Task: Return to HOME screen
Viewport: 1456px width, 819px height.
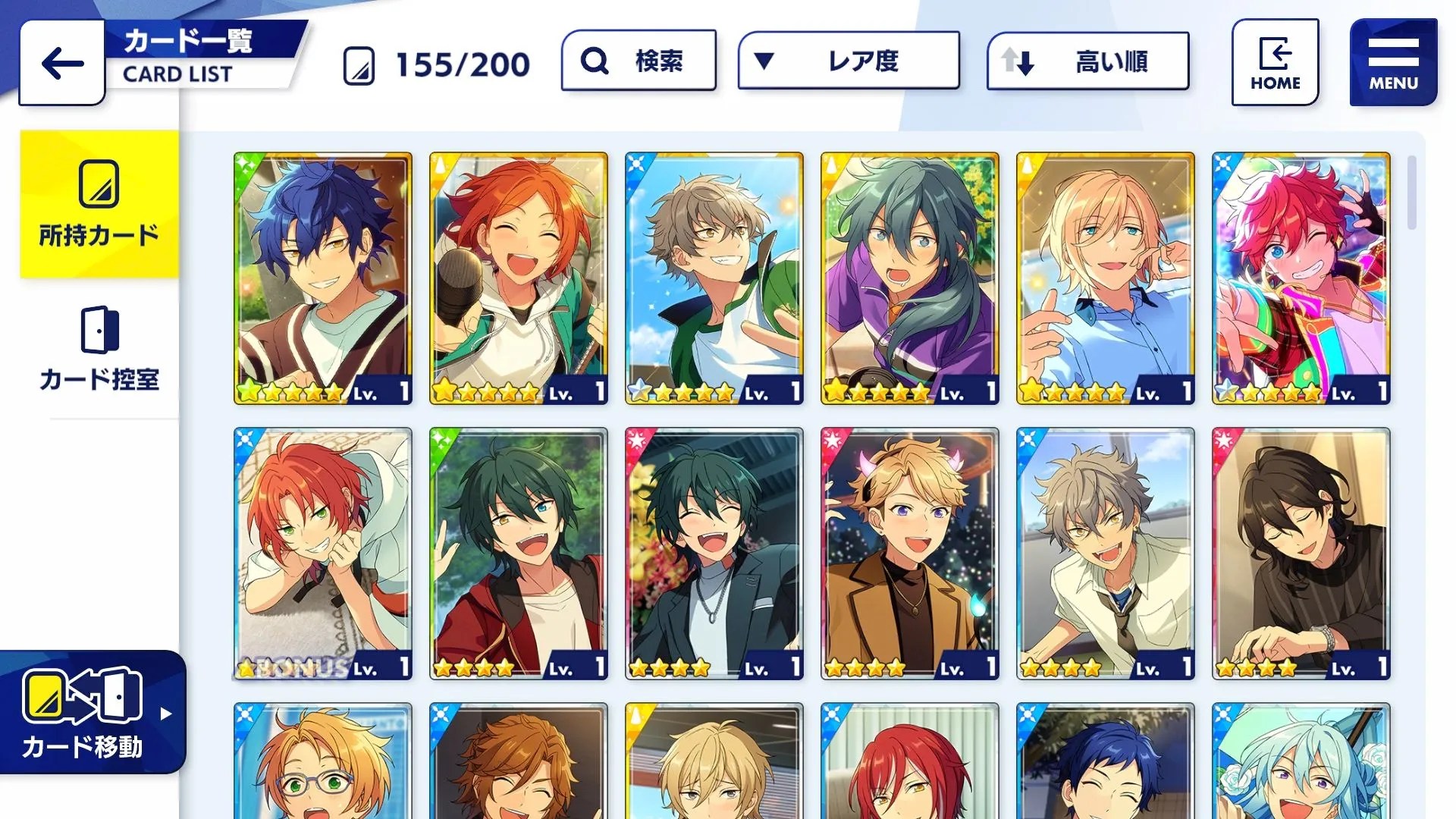Action: 1275,62
